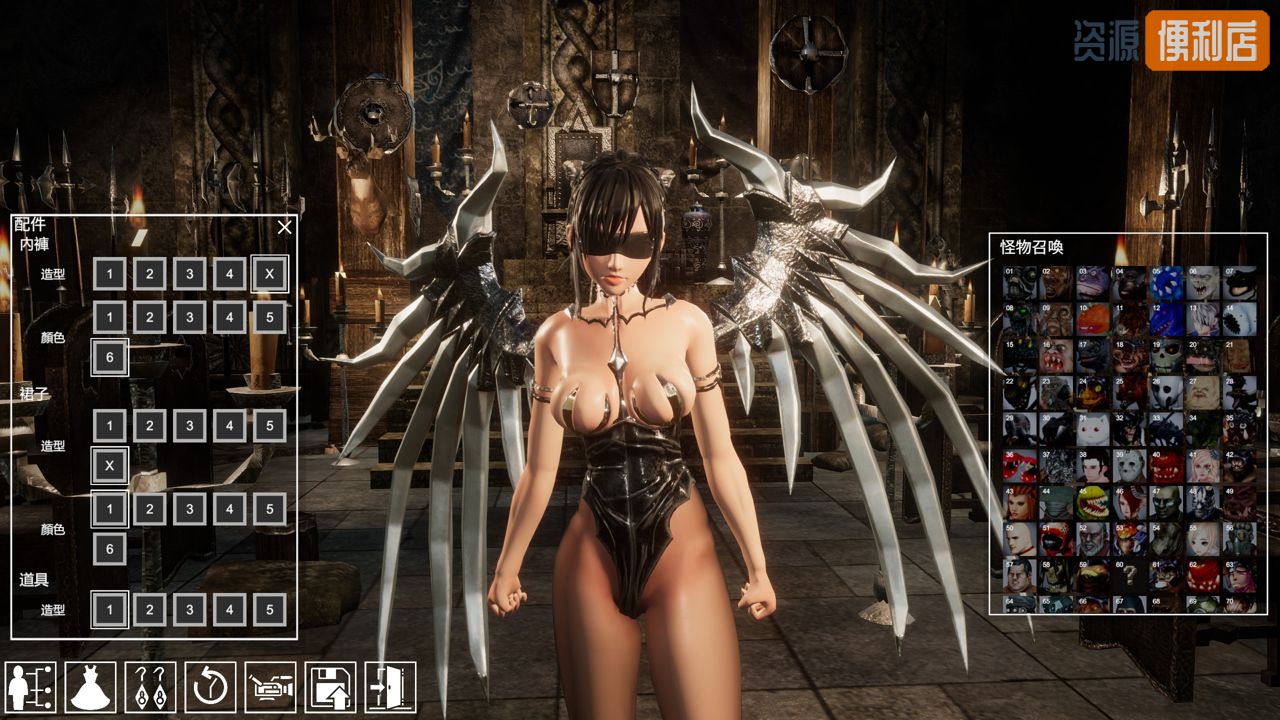Exit through the door icon
The width and height of the screenshot is (1280, 720).
(x=390, y=687)
